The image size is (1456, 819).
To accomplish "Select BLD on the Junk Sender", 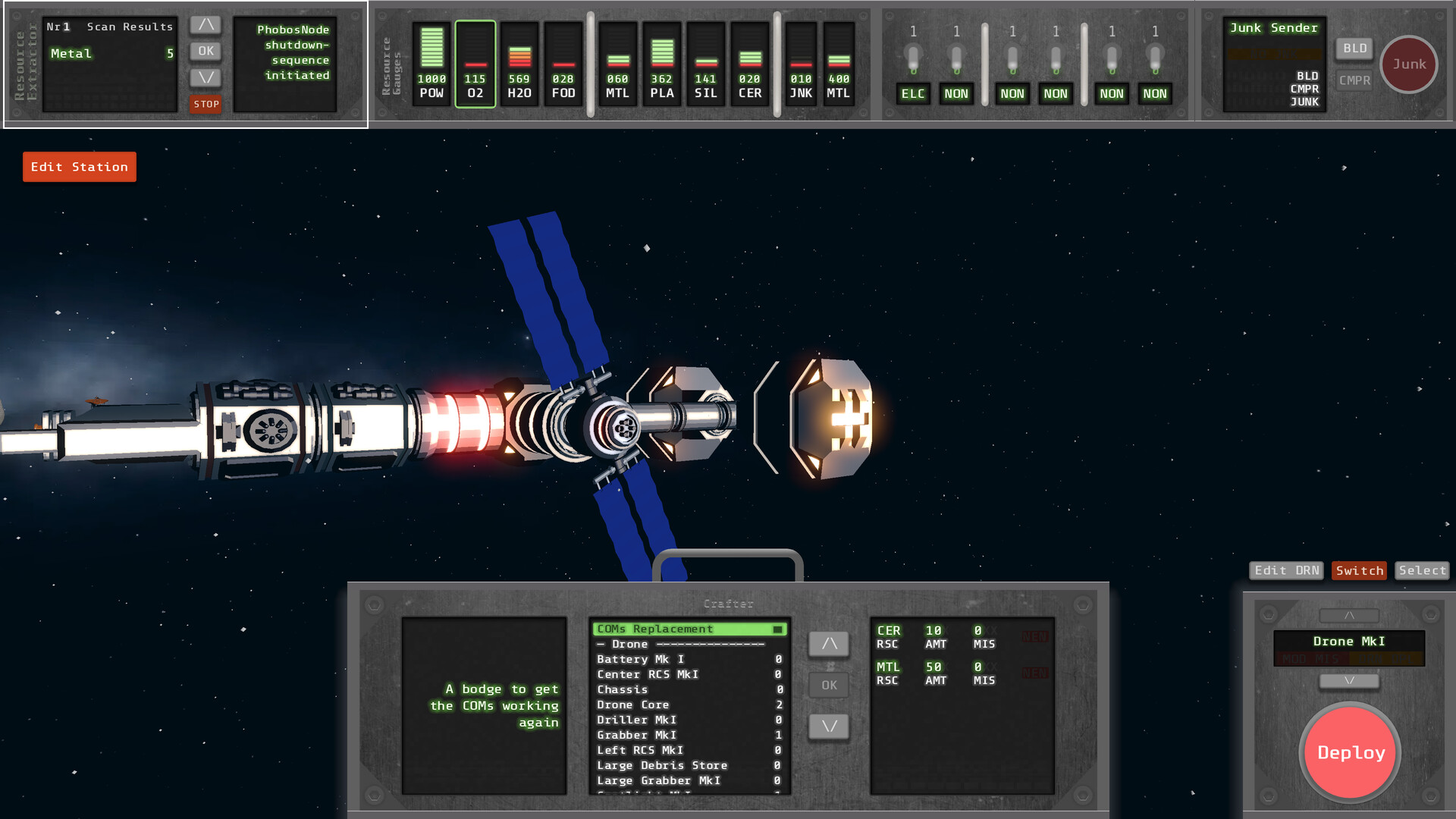I will 1354,49.
